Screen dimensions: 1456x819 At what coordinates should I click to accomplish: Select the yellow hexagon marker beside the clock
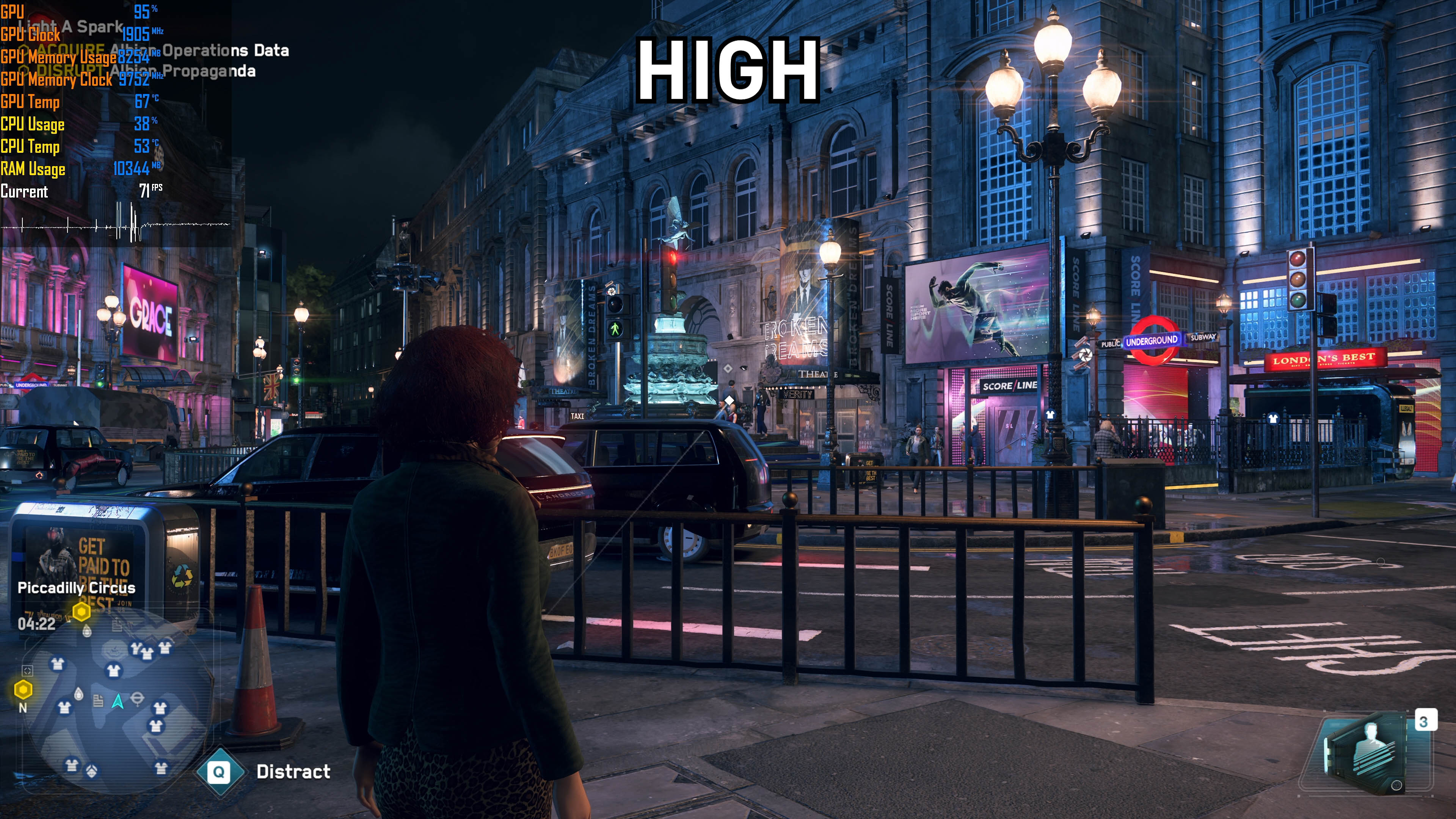(x=82, y=611)
